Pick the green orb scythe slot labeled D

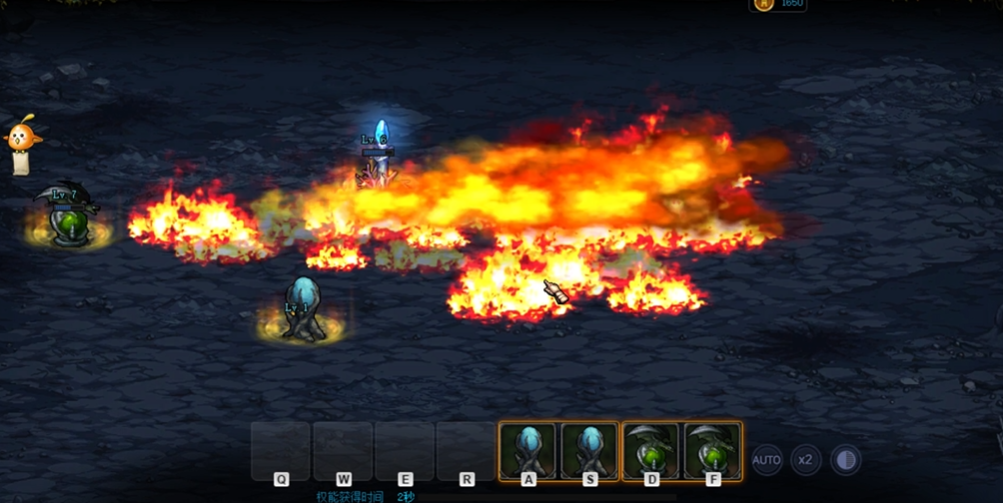point(652,450)
